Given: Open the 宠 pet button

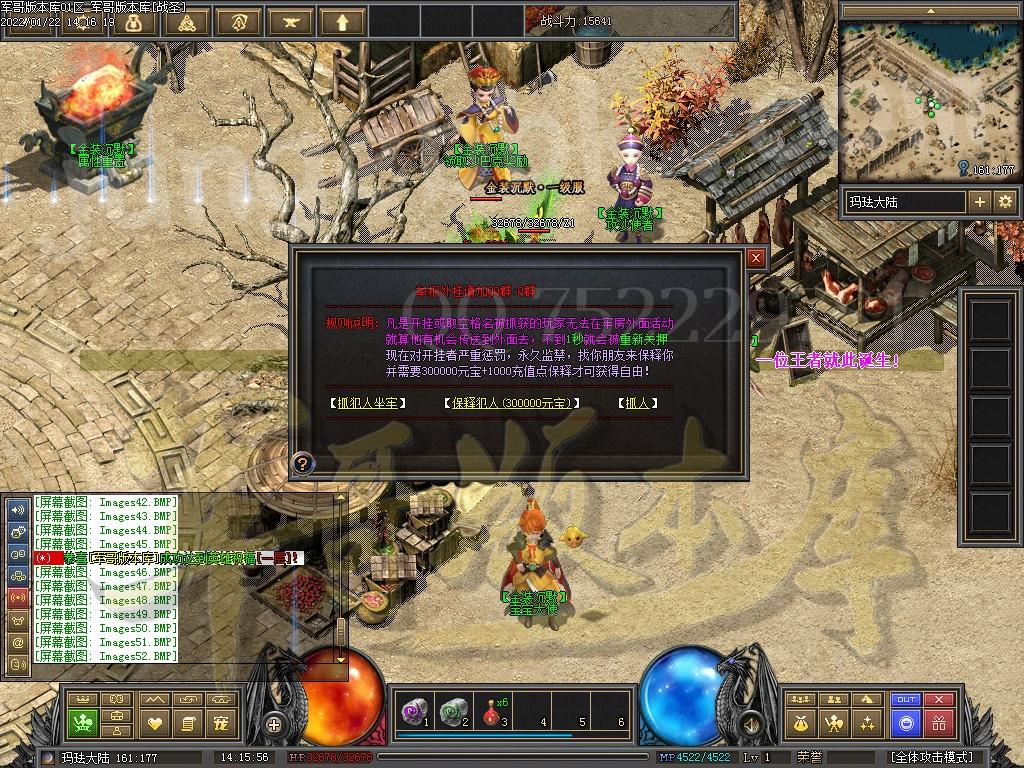Looking at the screenshot, I should coord(222,722).
